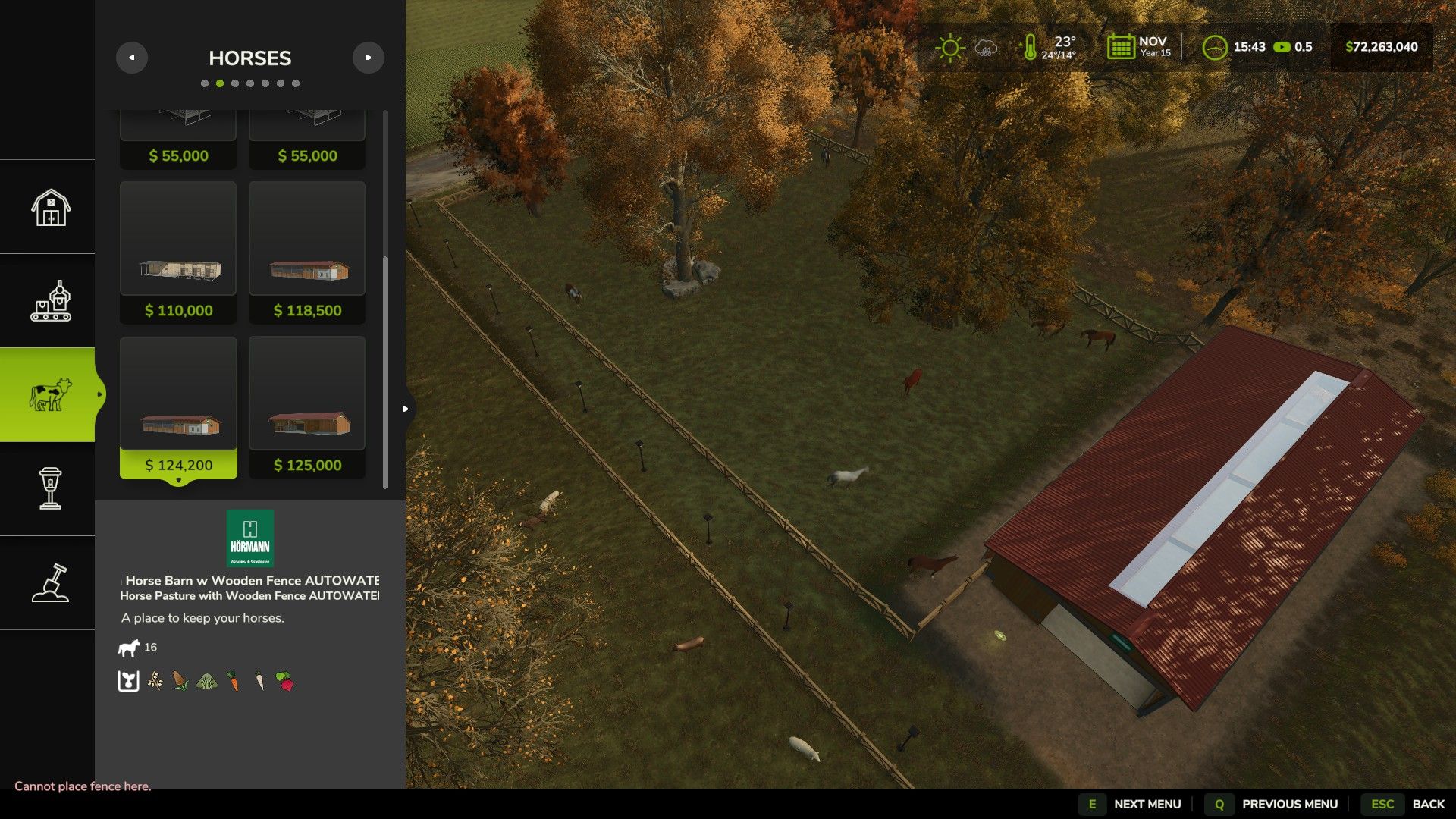Viewport: 1456px width, 819px height.
Task: Choose the $124,200 horse barn tile
Action: point(178,407)
